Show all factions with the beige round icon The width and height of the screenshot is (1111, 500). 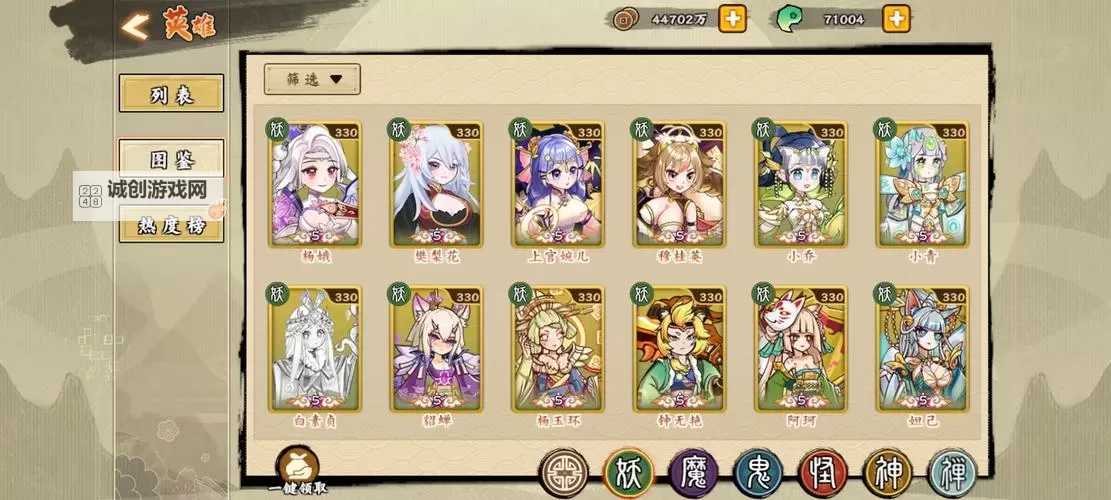coord(564,473)
